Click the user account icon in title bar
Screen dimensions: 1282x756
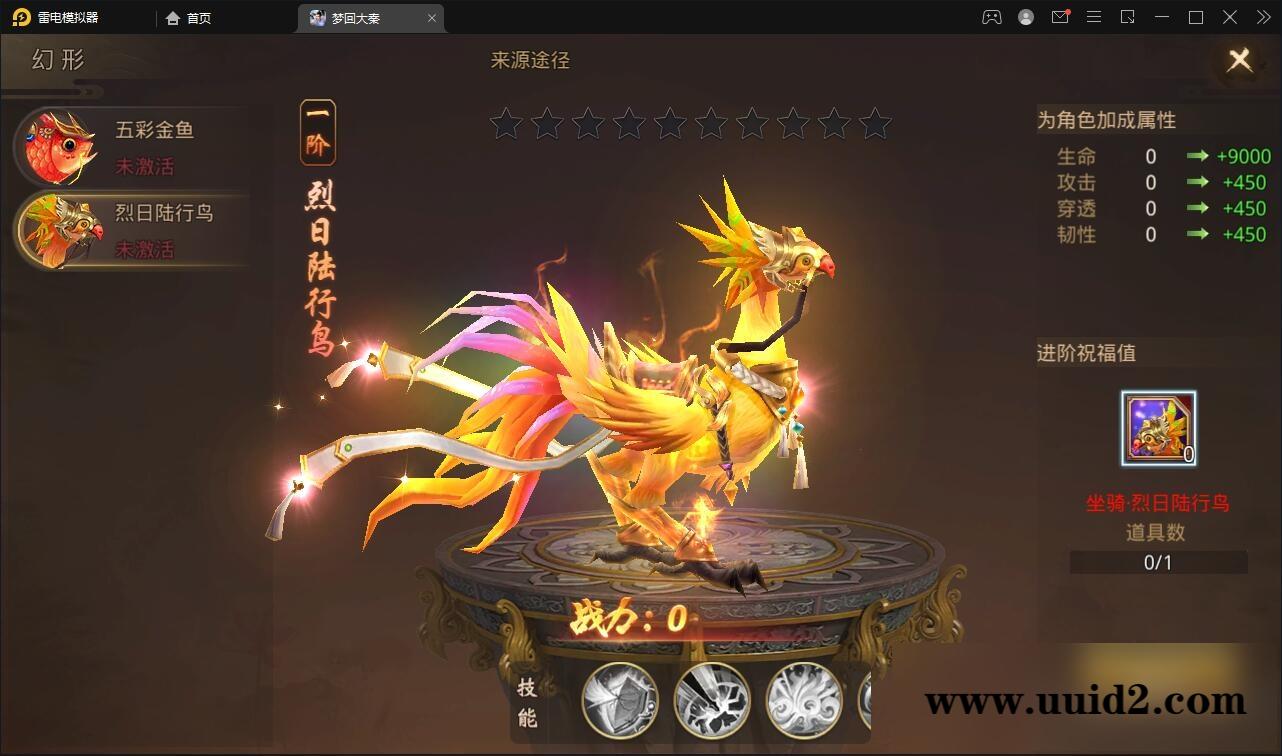[x=1025, y=17]
